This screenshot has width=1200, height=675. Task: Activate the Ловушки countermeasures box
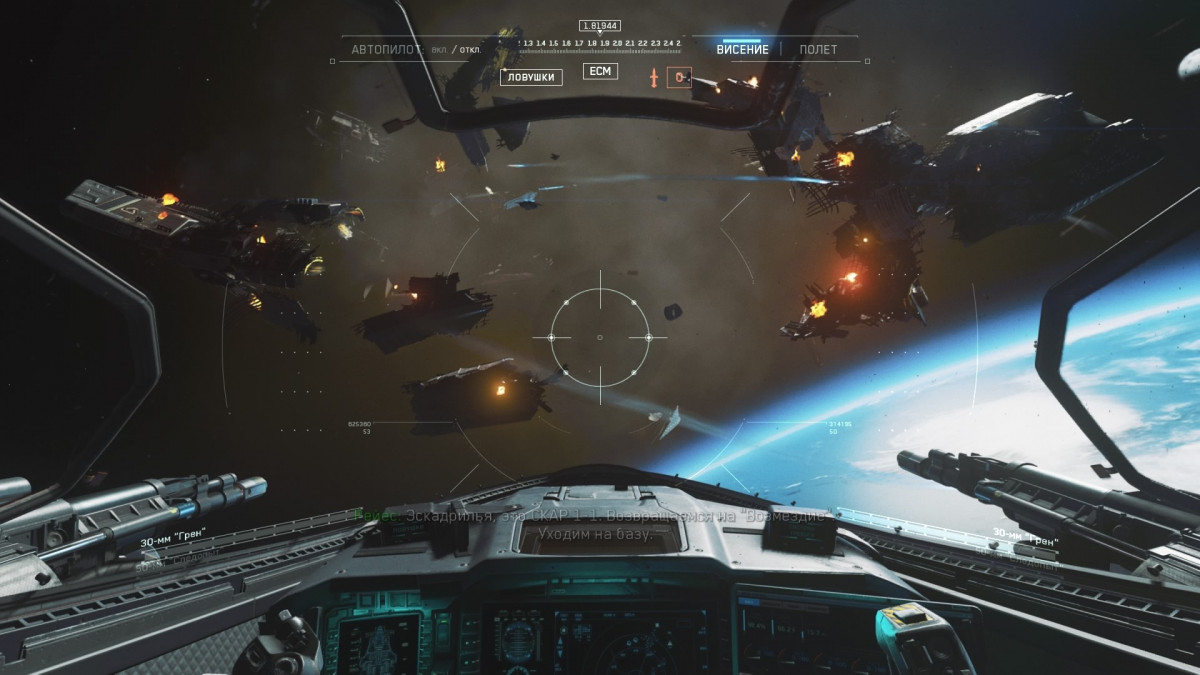click(x=531, y=77)
